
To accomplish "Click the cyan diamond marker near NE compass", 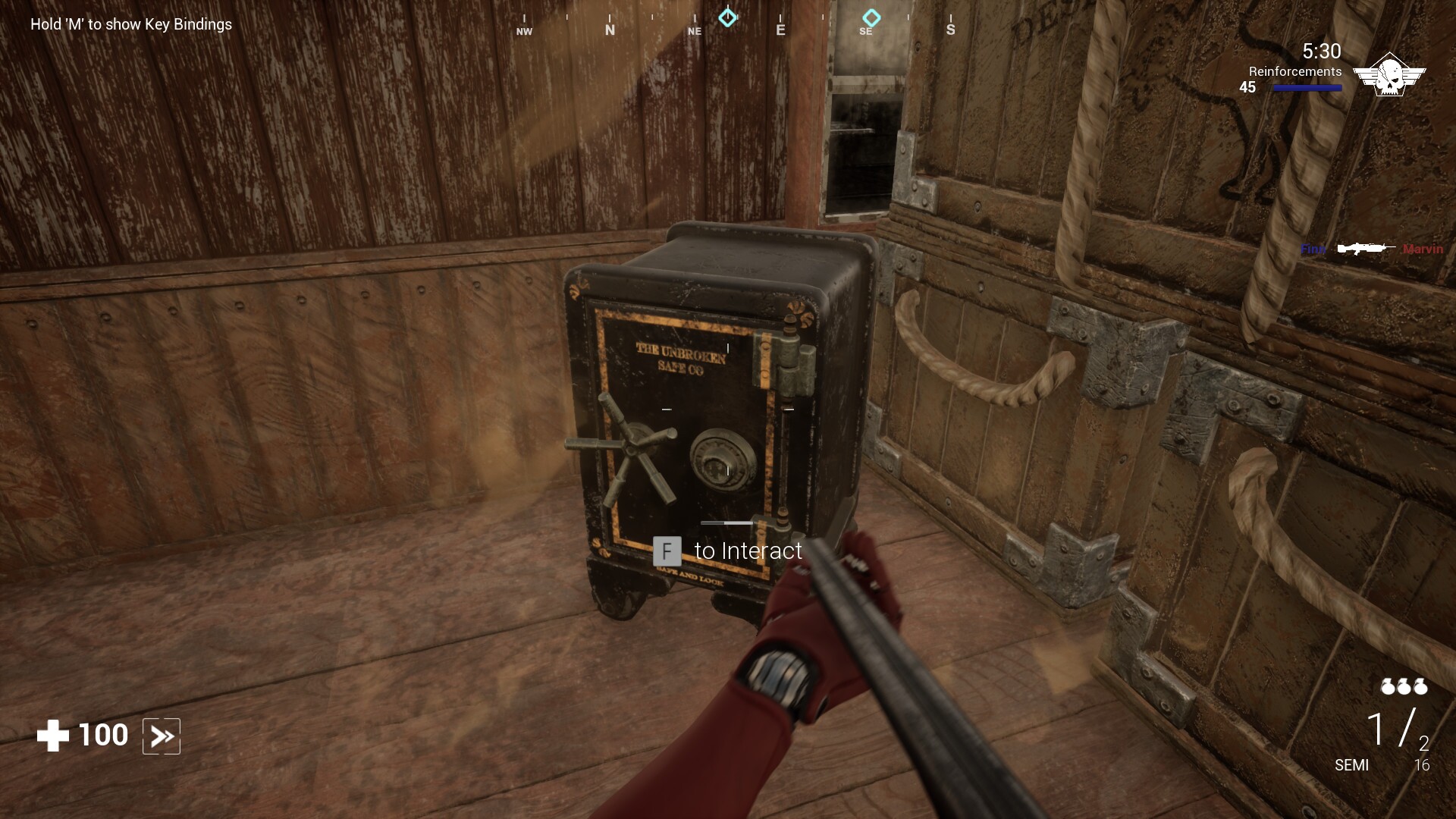I will coord(729,17).
